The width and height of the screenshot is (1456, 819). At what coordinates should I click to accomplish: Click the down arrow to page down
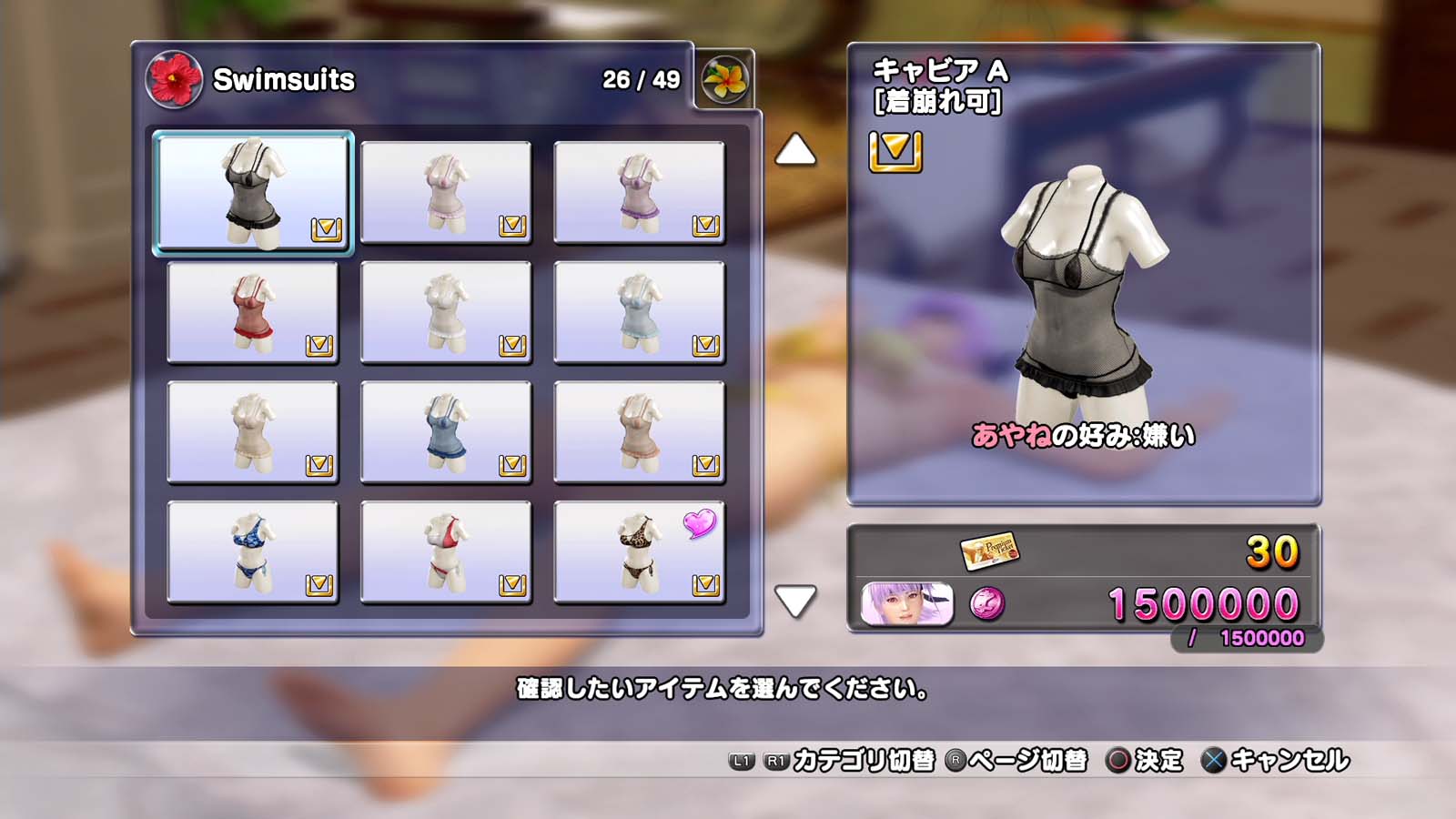(x=795, y=601)
